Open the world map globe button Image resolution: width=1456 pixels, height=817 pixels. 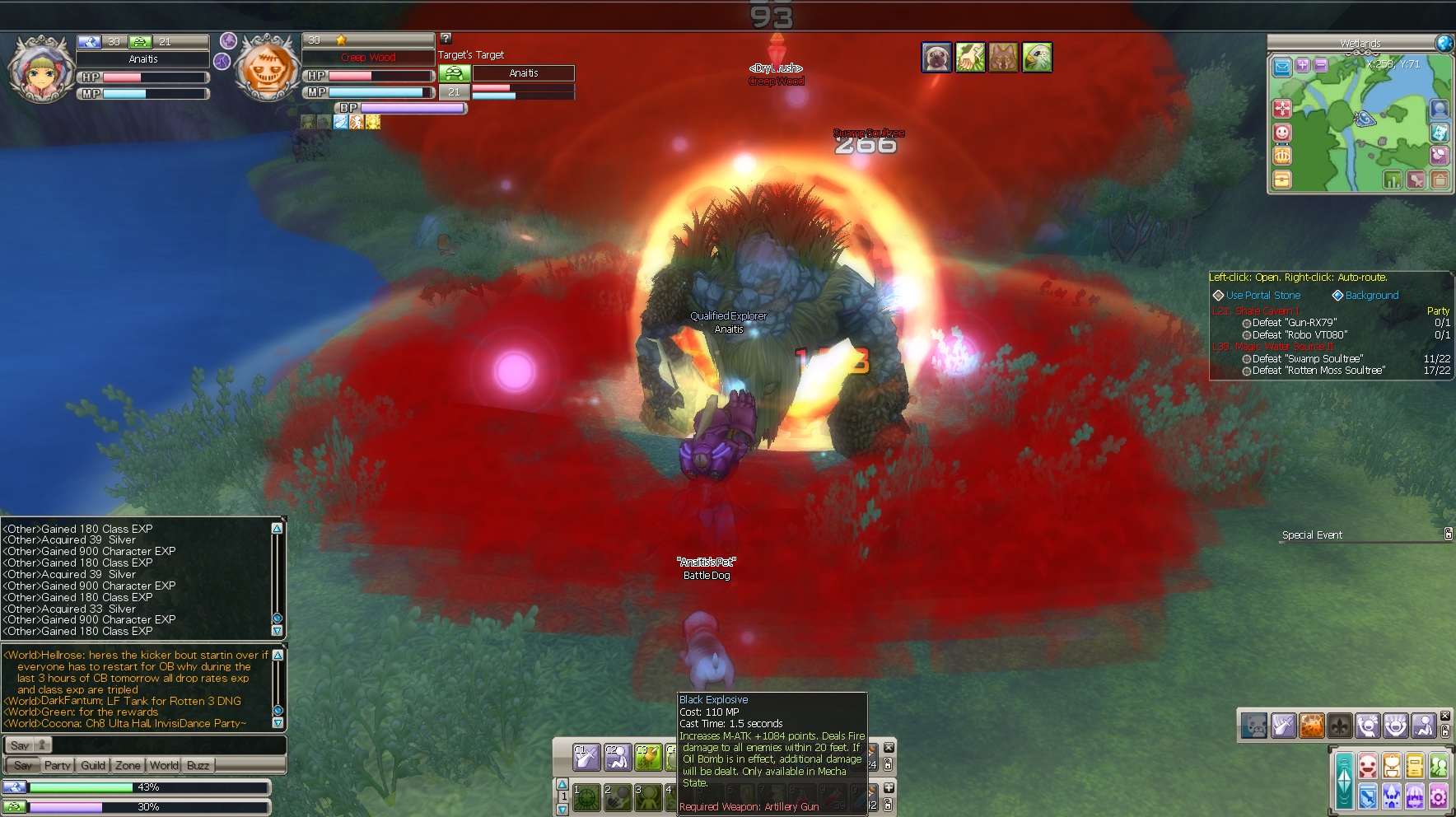[x=1444, y=44]
